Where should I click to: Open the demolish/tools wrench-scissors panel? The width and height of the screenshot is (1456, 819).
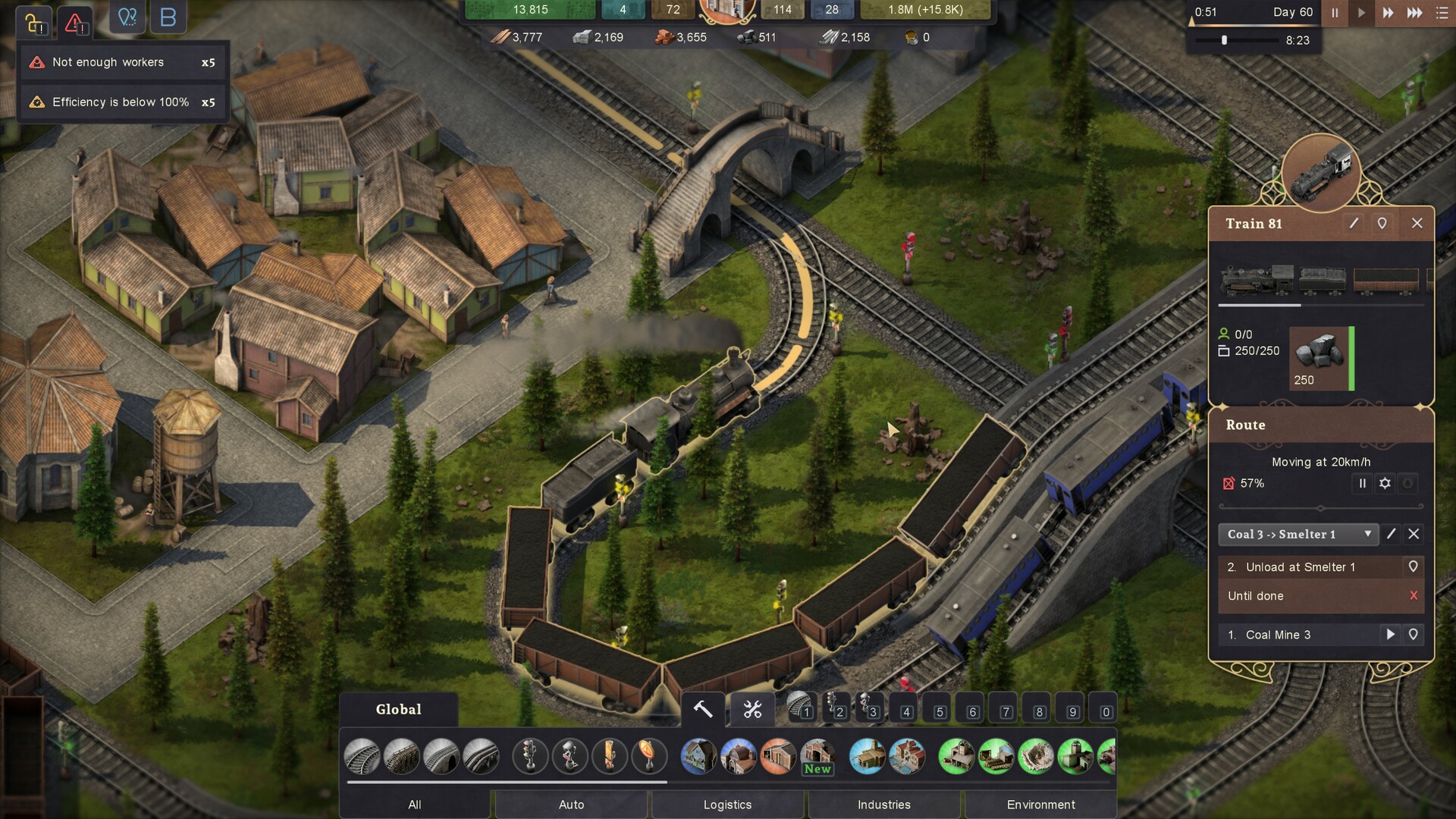(x=752, y=709)
